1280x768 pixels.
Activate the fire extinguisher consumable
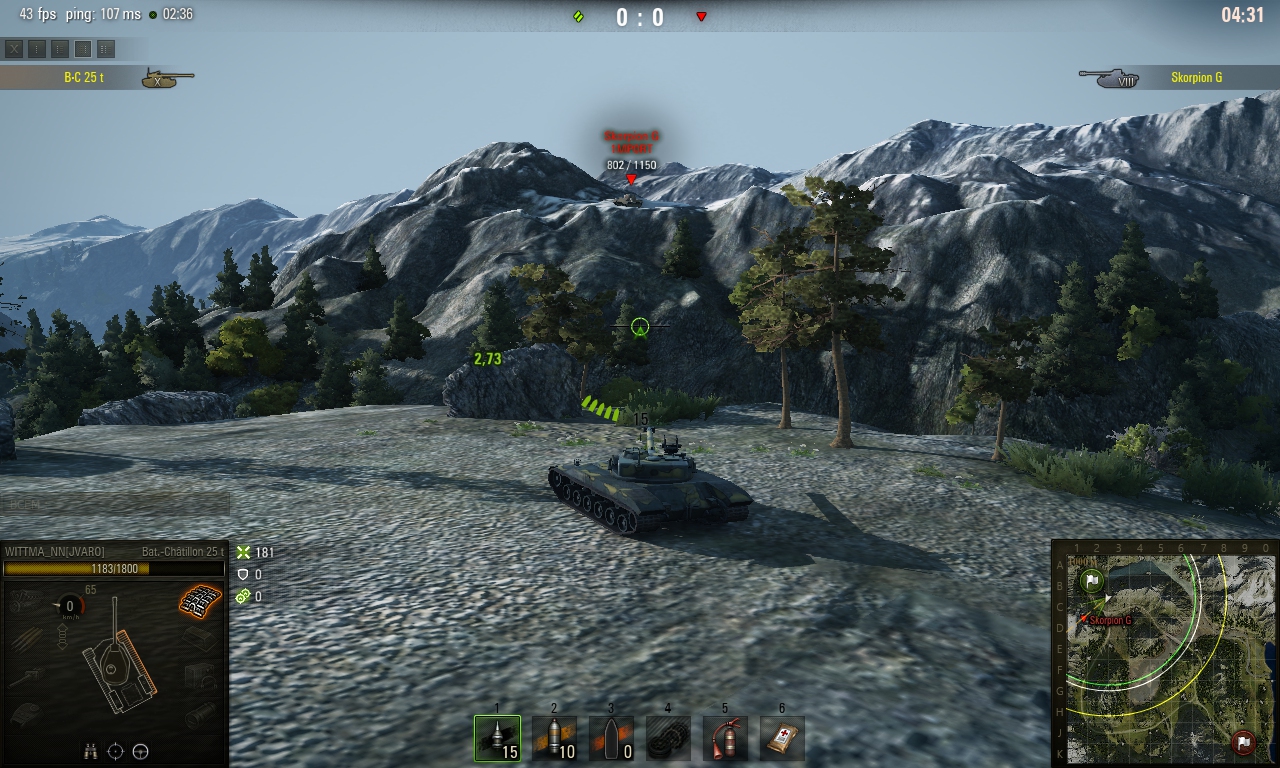coord(725,738)
